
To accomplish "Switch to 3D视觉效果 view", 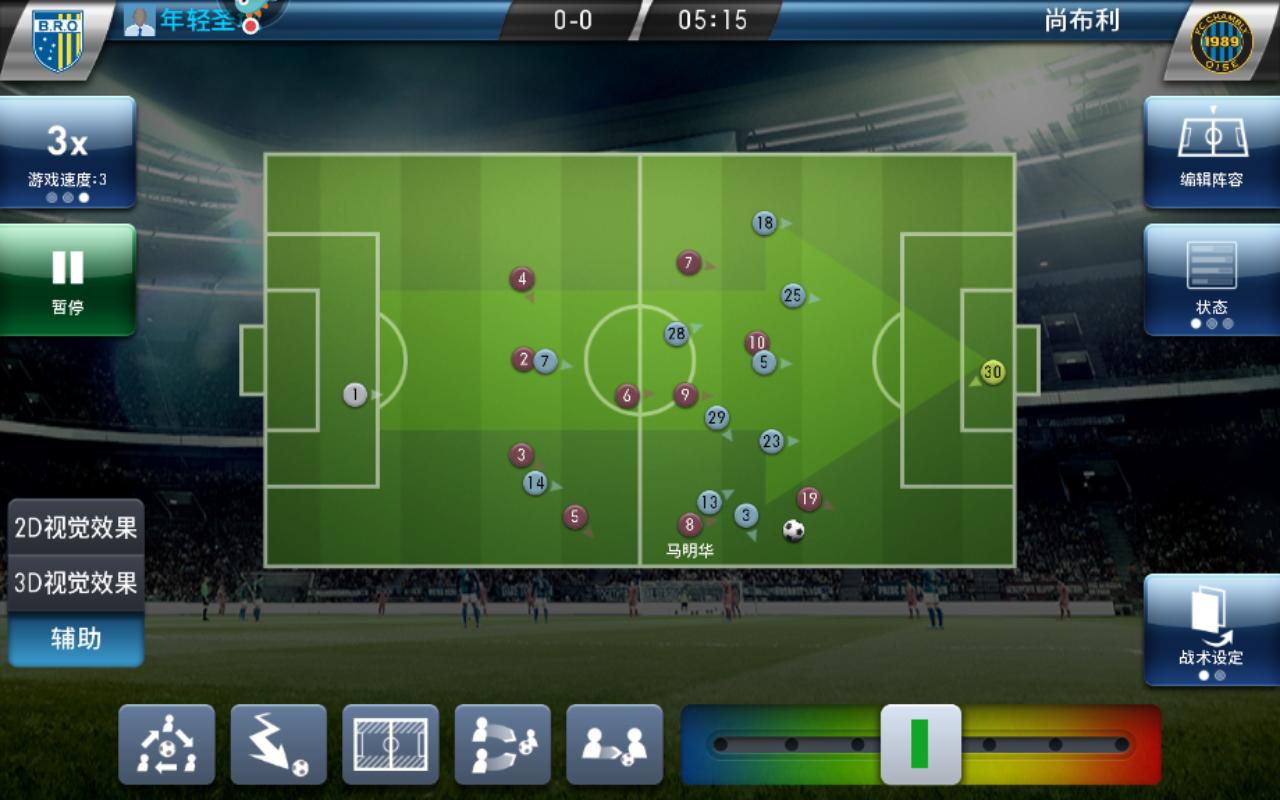I will pyautogui.click(x=76, y=582).
